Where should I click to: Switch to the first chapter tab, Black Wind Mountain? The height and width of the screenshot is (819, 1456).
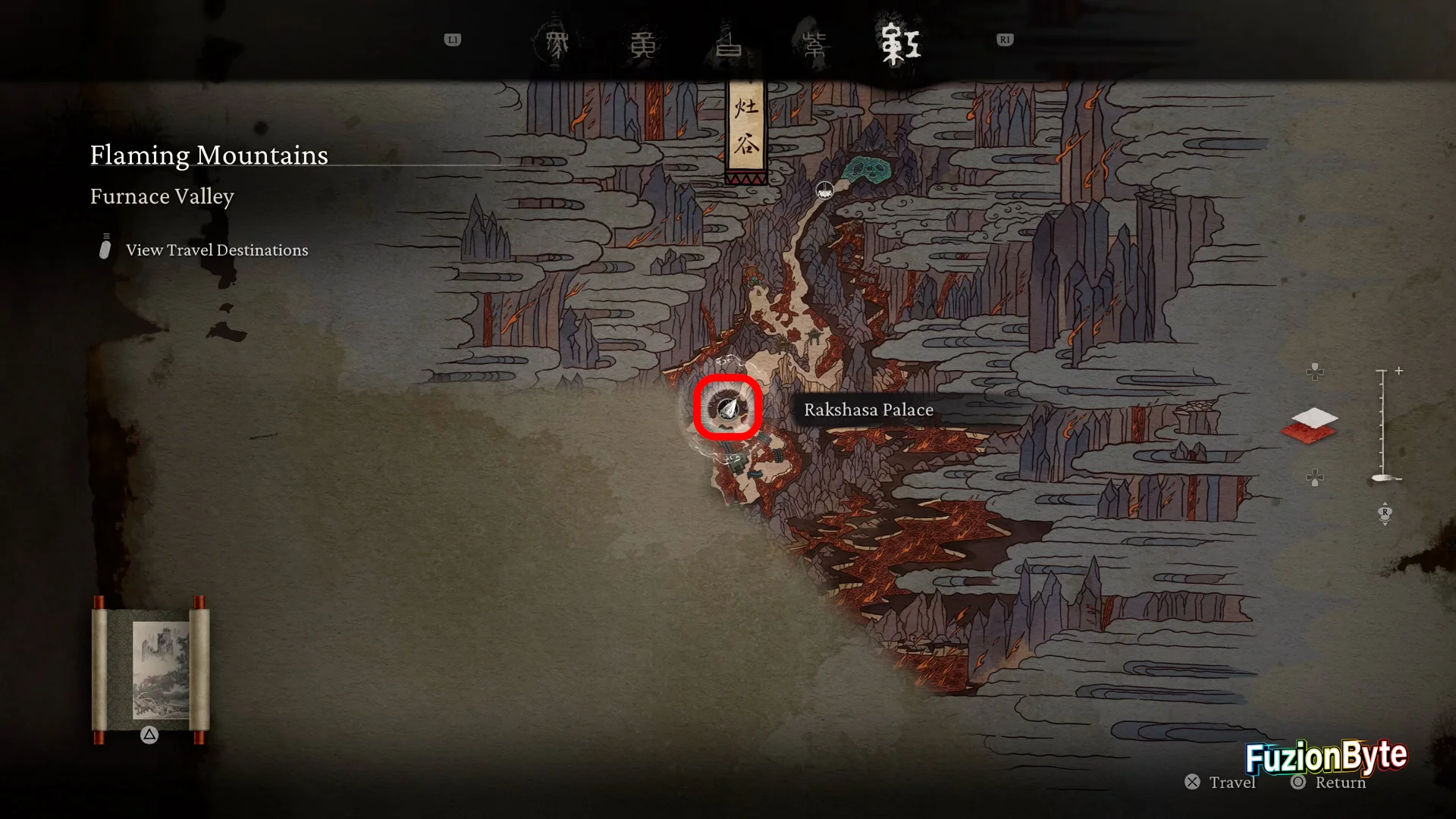coord(557,44)
